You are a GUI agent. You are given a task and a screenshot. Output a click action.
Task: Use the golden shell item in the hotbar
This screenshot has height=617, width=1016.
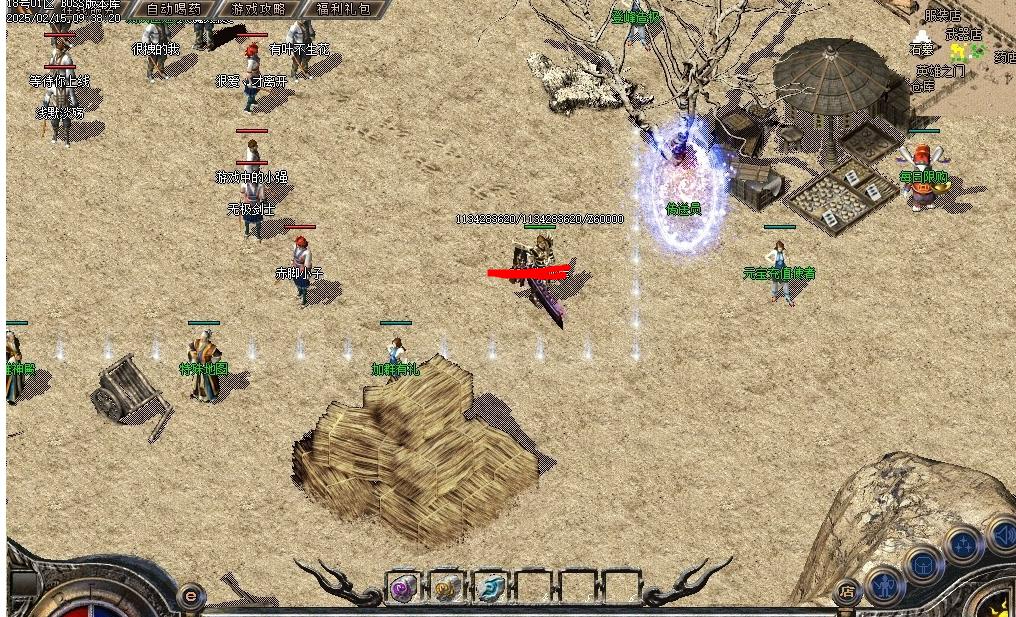point(447,587)
